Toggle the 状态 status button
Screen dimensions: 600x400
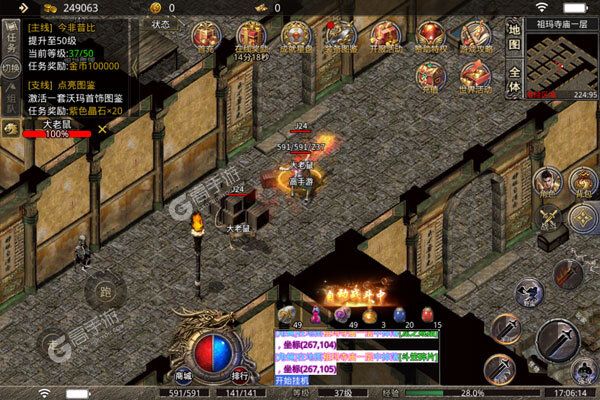tap(160, 22)
